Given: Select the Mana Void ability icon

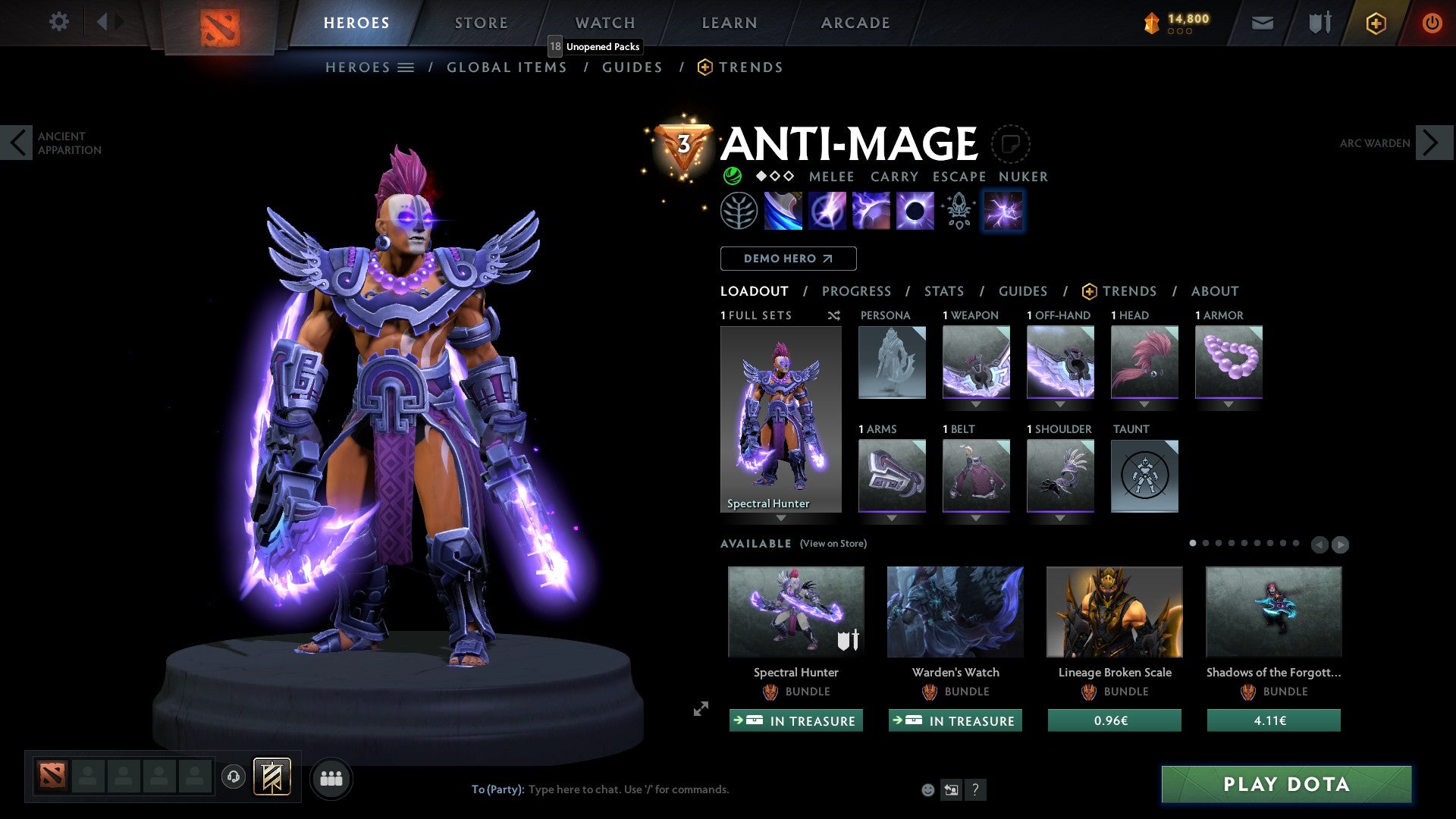Looking at the screenshot, I should click(915, 211).
